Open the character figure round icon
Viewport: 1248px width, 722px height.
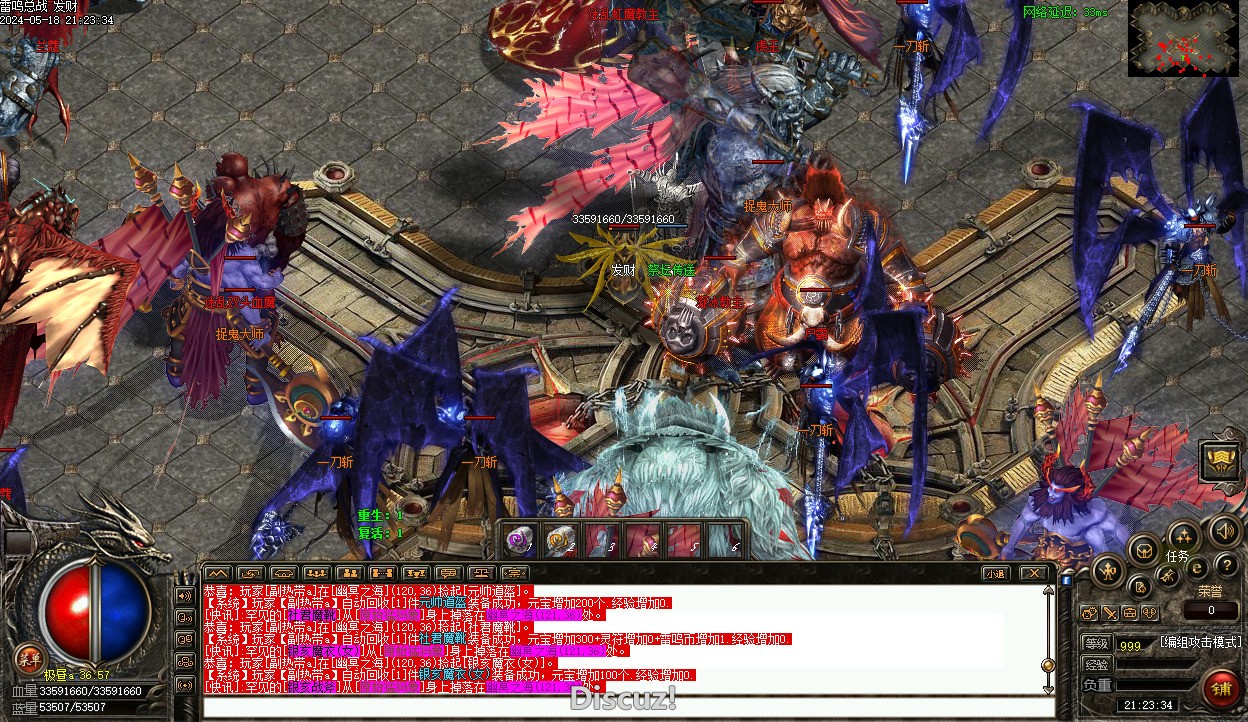[1108, 571]
